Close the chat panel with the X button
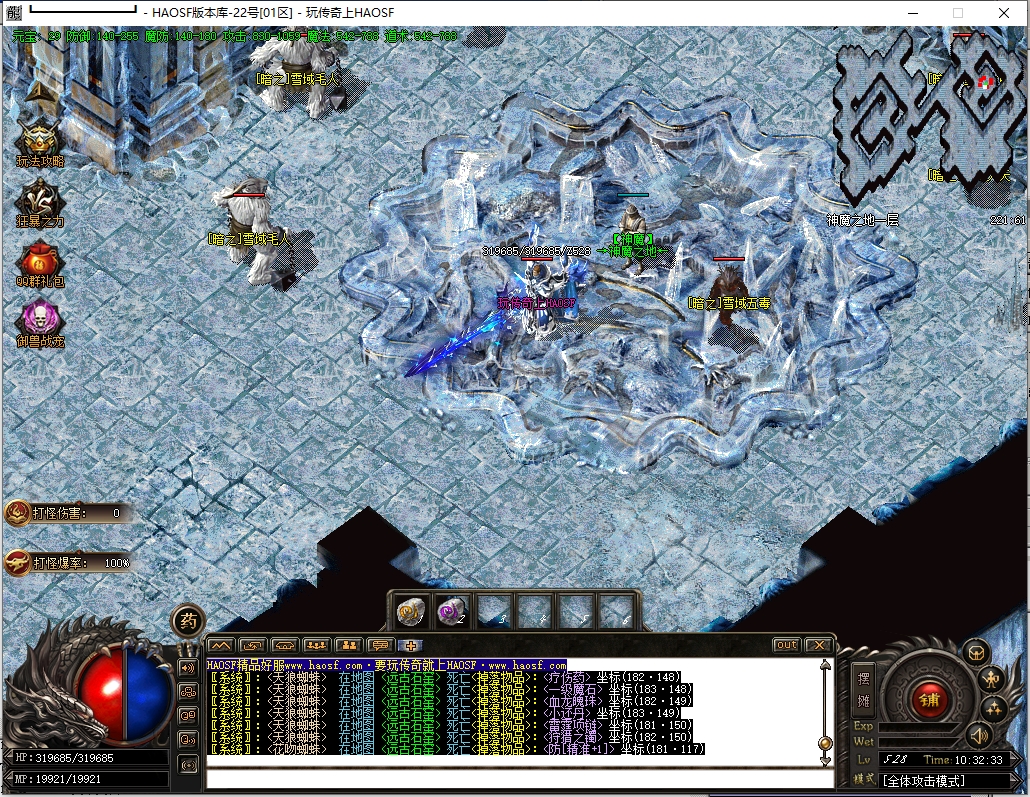Image resolution: width=1030 pixels, height=797 pixels. (x=819, y=645)
